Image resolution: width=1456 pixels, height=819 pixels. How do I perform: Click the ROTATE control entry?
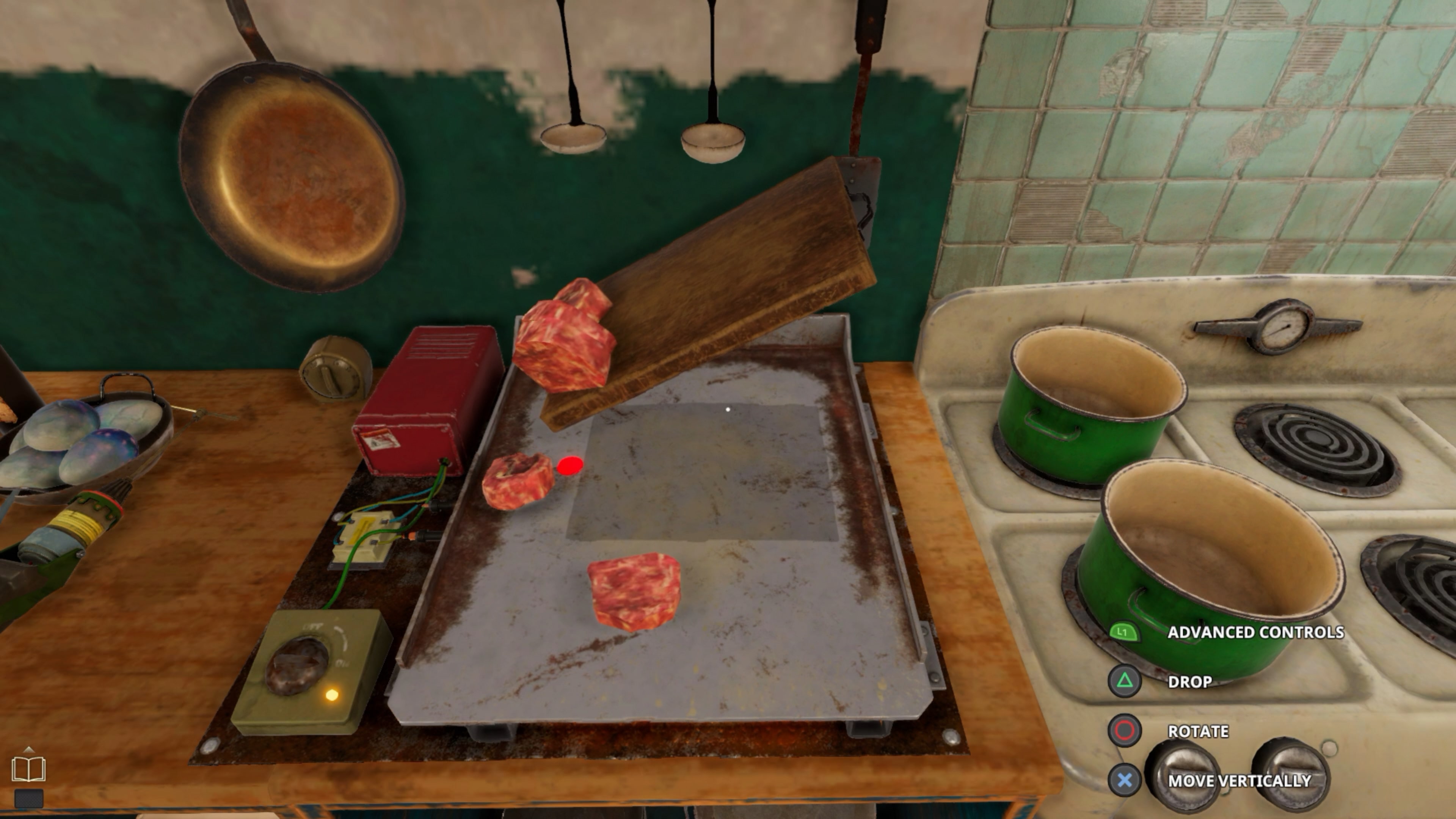click(x=1199, y=731)
